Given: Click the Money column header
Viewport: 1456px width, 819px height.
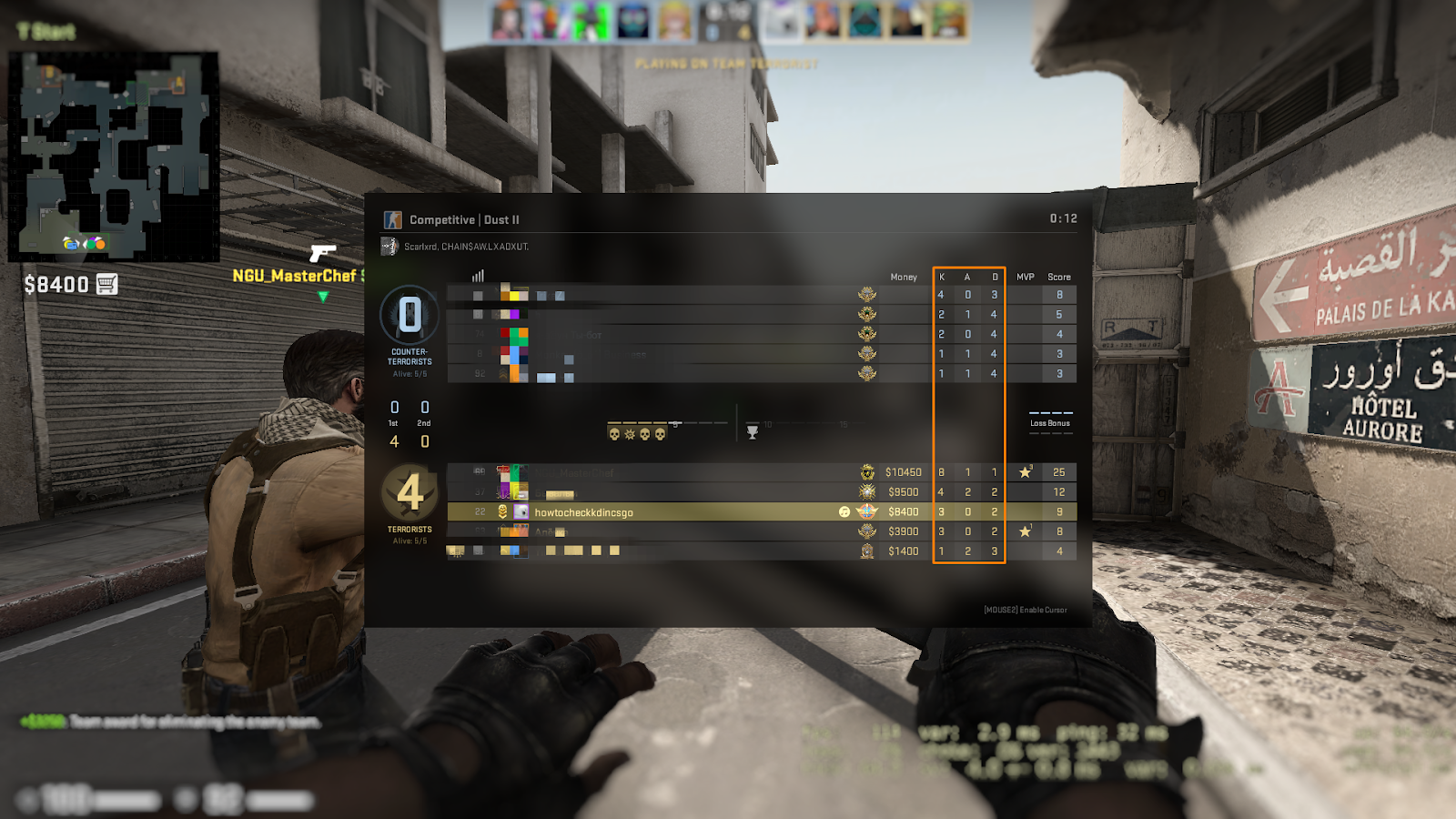Looking at the screenshot, I should click(903, 277).
